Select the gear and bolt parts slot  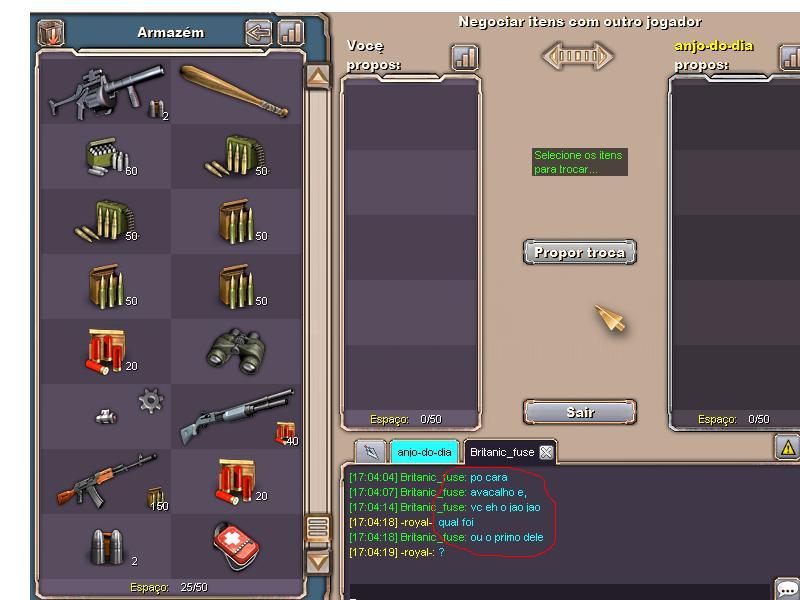click(106, 416)
